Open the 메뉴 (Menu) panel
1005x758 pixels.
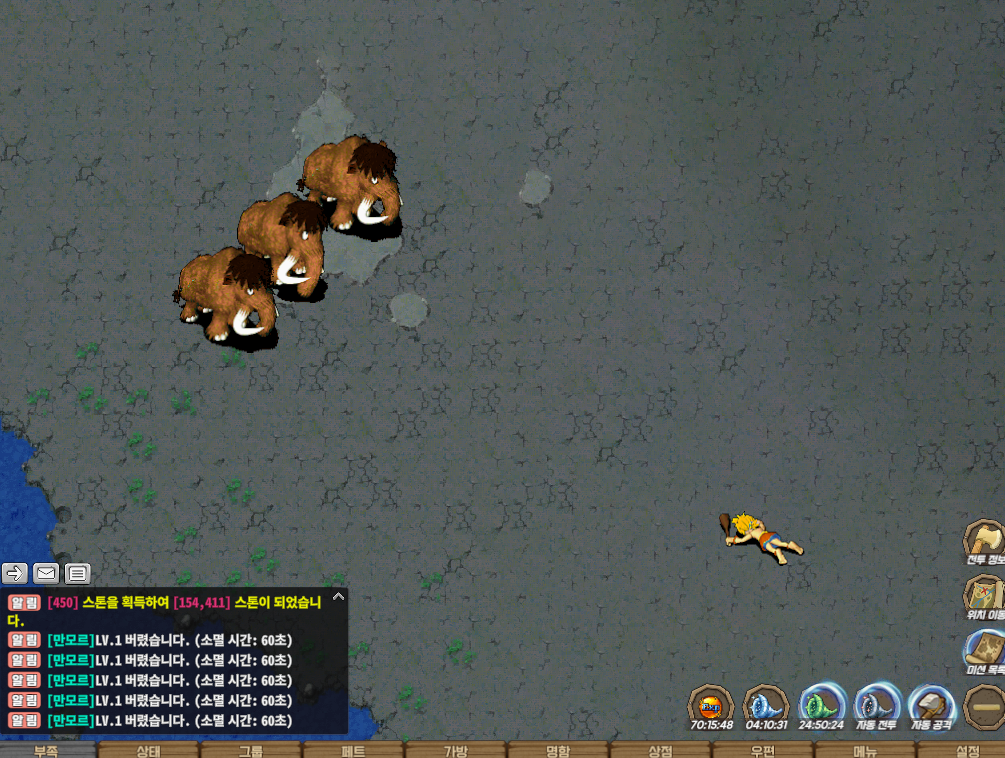865,750
